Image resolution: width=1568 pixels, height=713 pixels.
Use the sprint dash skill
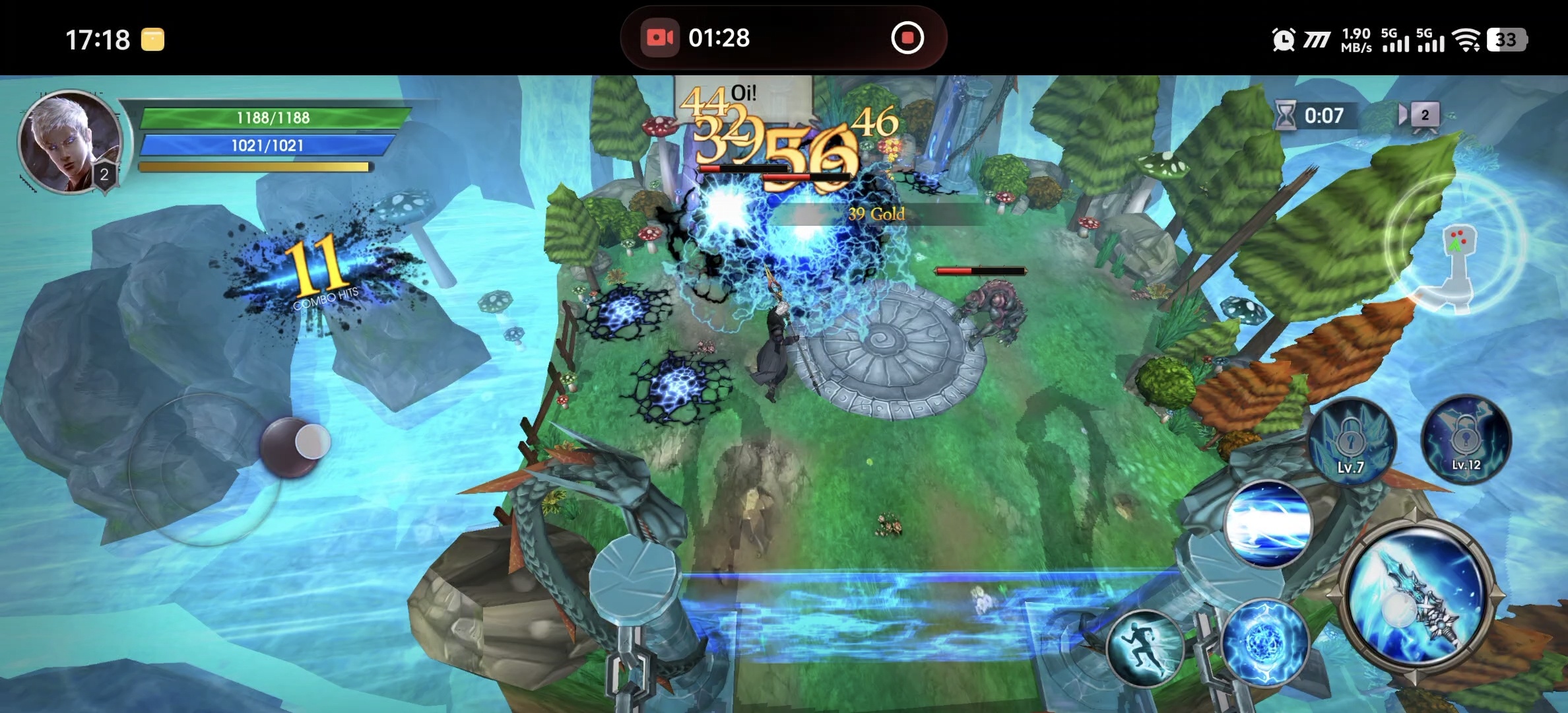pyautogui.click(x=1145, y=648)
